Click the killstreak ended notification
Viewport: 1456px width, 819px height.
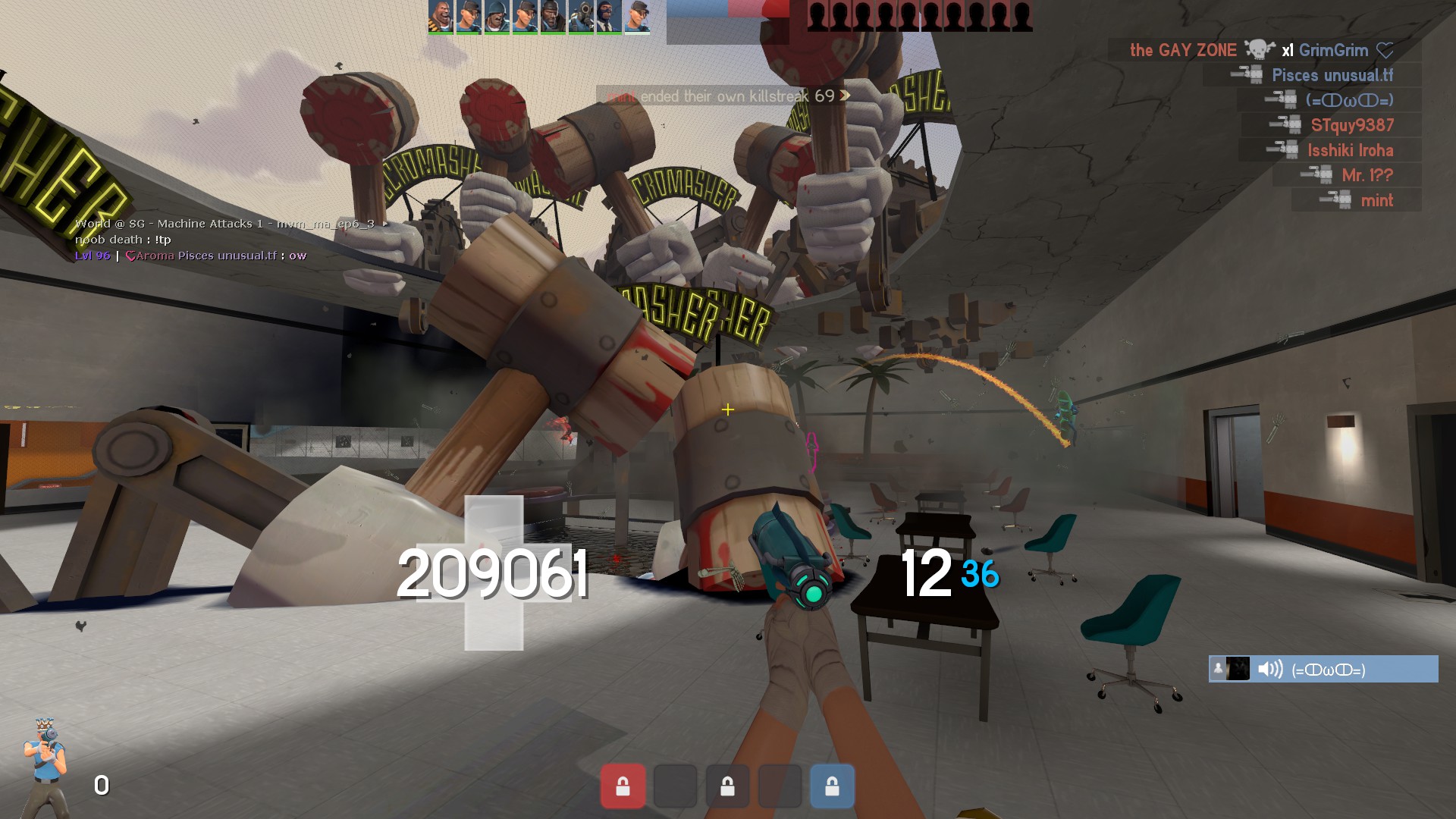point(728,96)
